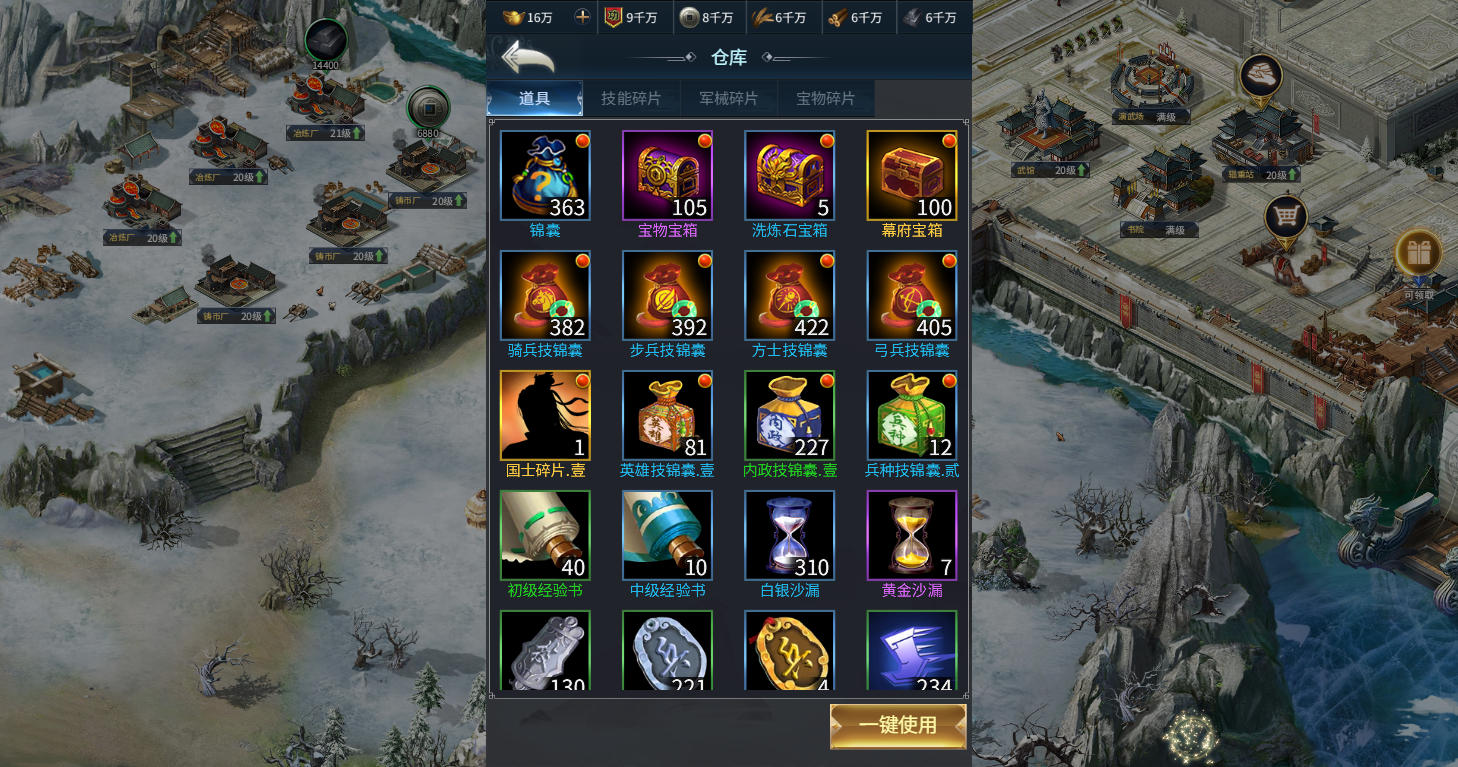1458x767 pixels.
Task: Select the 洗炼石宝箱 chest
Action: pyautogui.click(x=789, y=176)
